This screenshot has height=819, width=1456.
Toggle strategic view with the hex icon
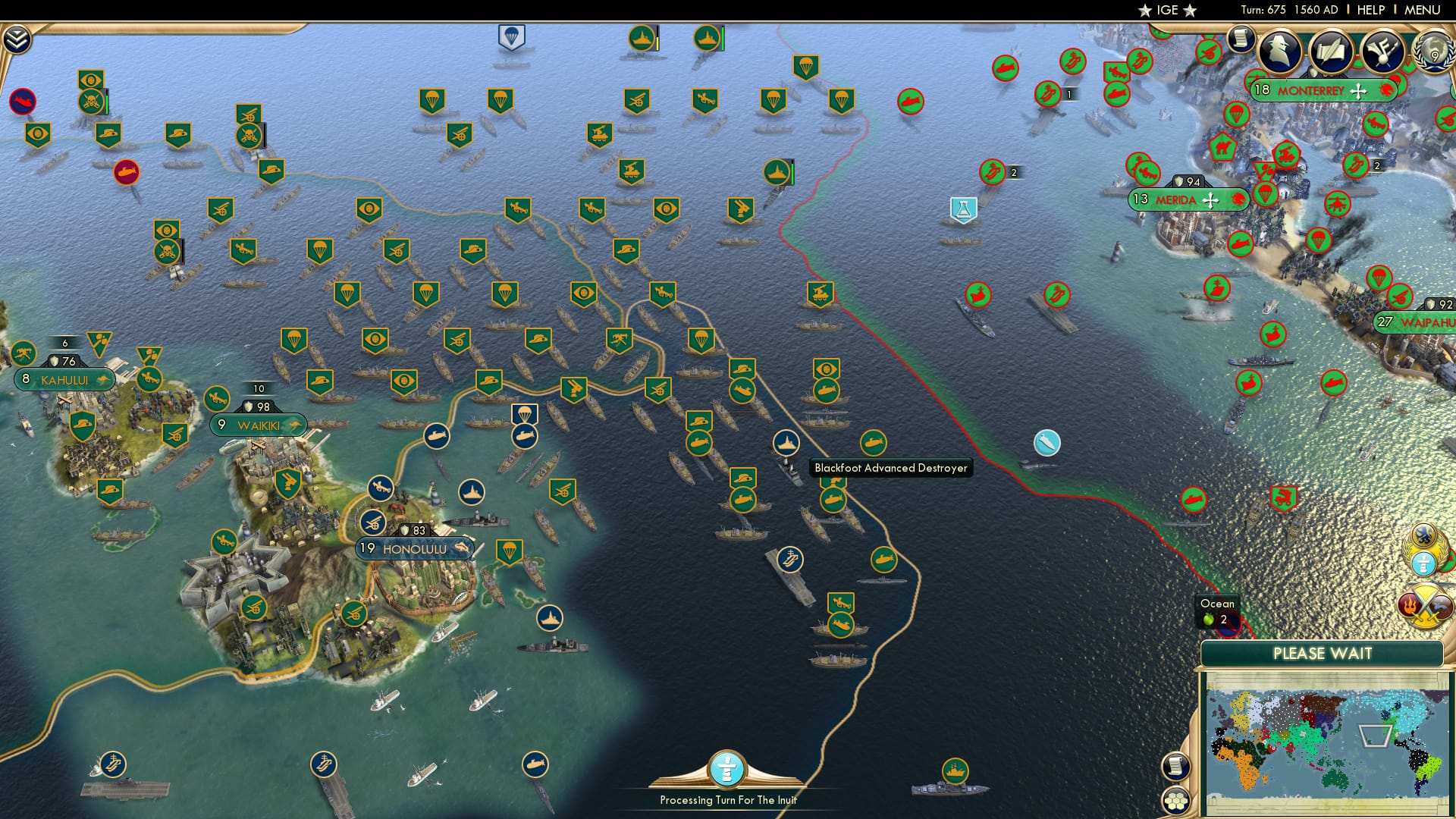tap(1175, 800)
